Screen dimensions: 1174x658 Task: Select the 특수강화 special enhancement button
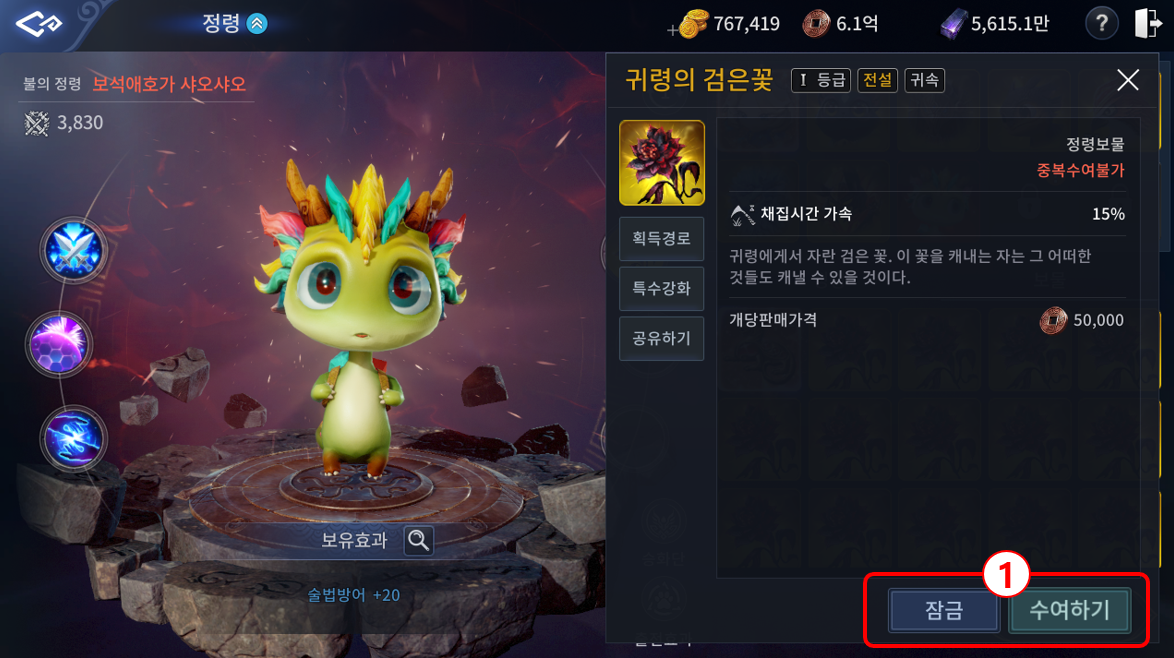(x=661, y=289)
